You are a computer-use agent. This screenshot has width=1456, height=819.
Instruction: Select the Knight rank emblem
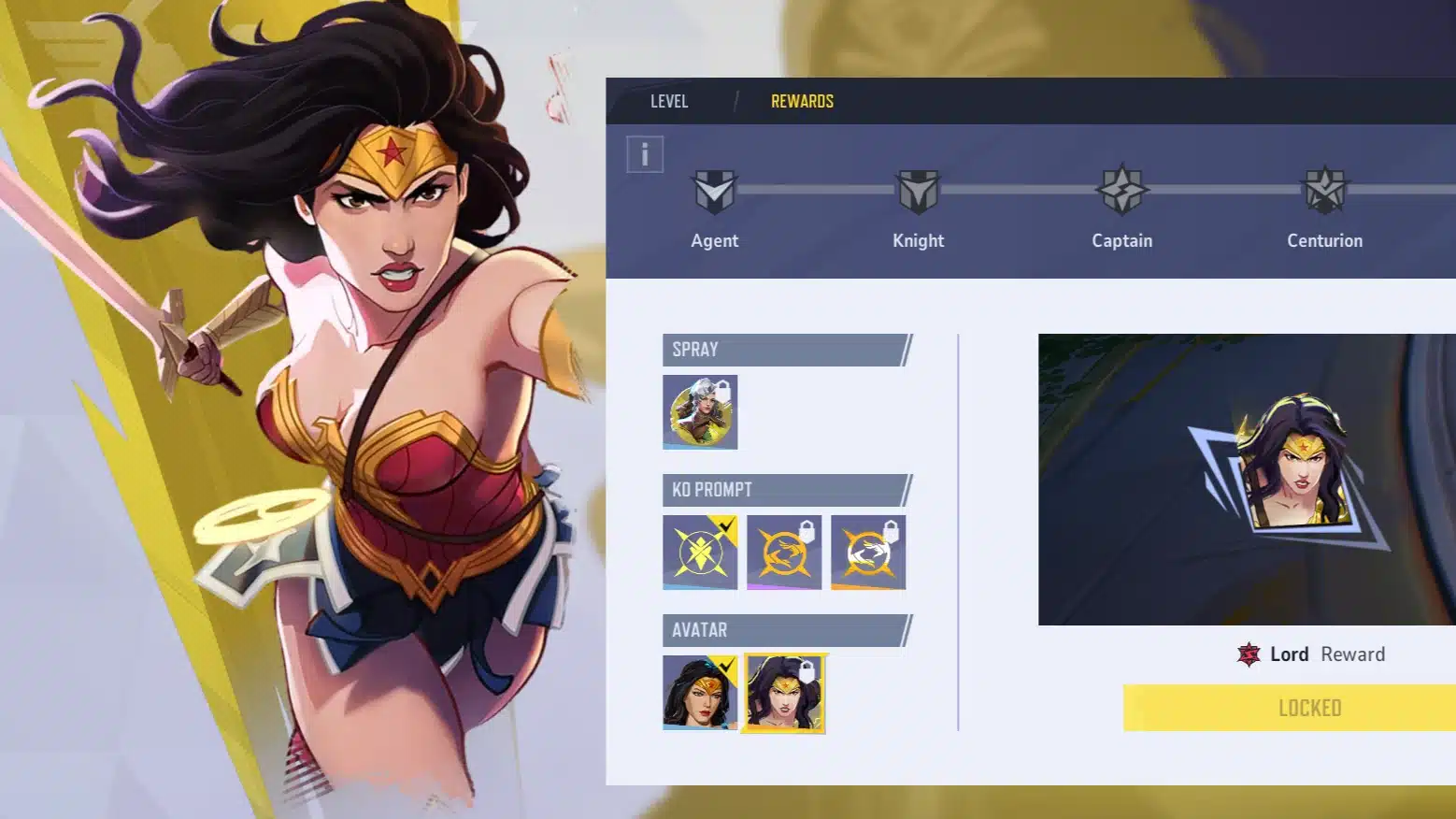pyautogui.click(x=918, y=192)
